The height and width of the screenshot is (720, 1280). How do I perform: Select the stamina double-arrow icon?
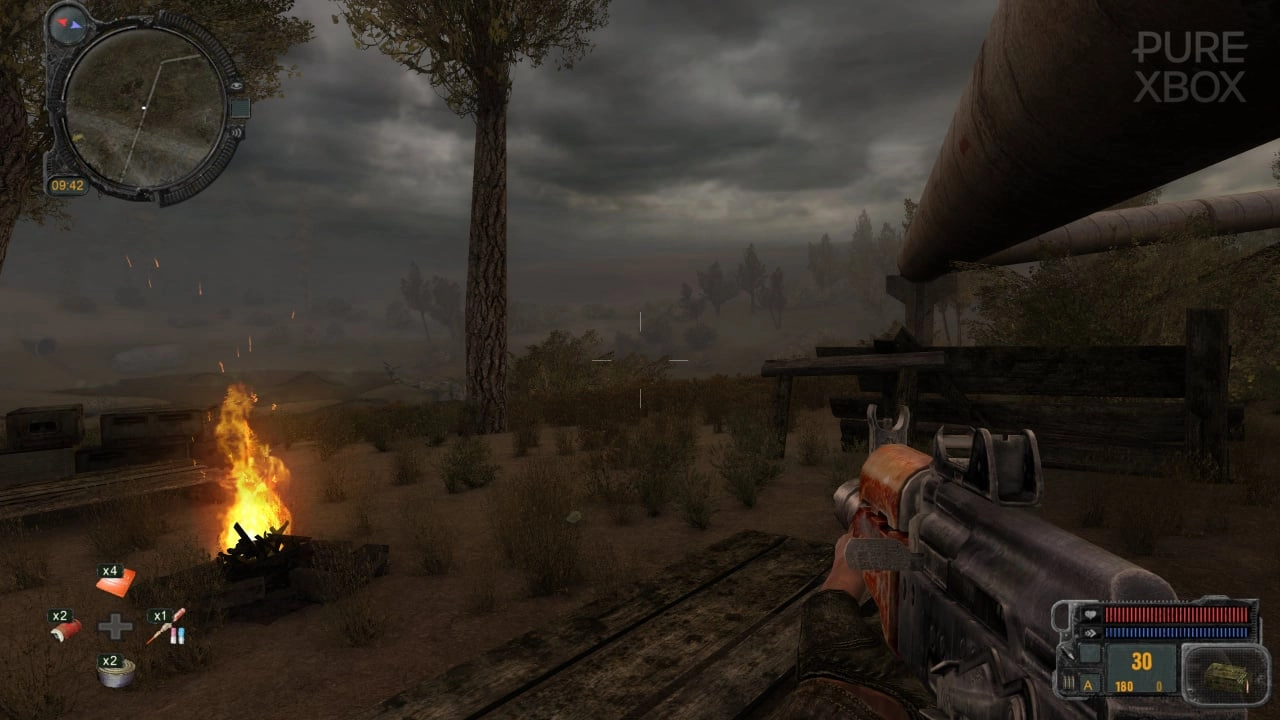pyautogui.click(x=1092, y=632)
